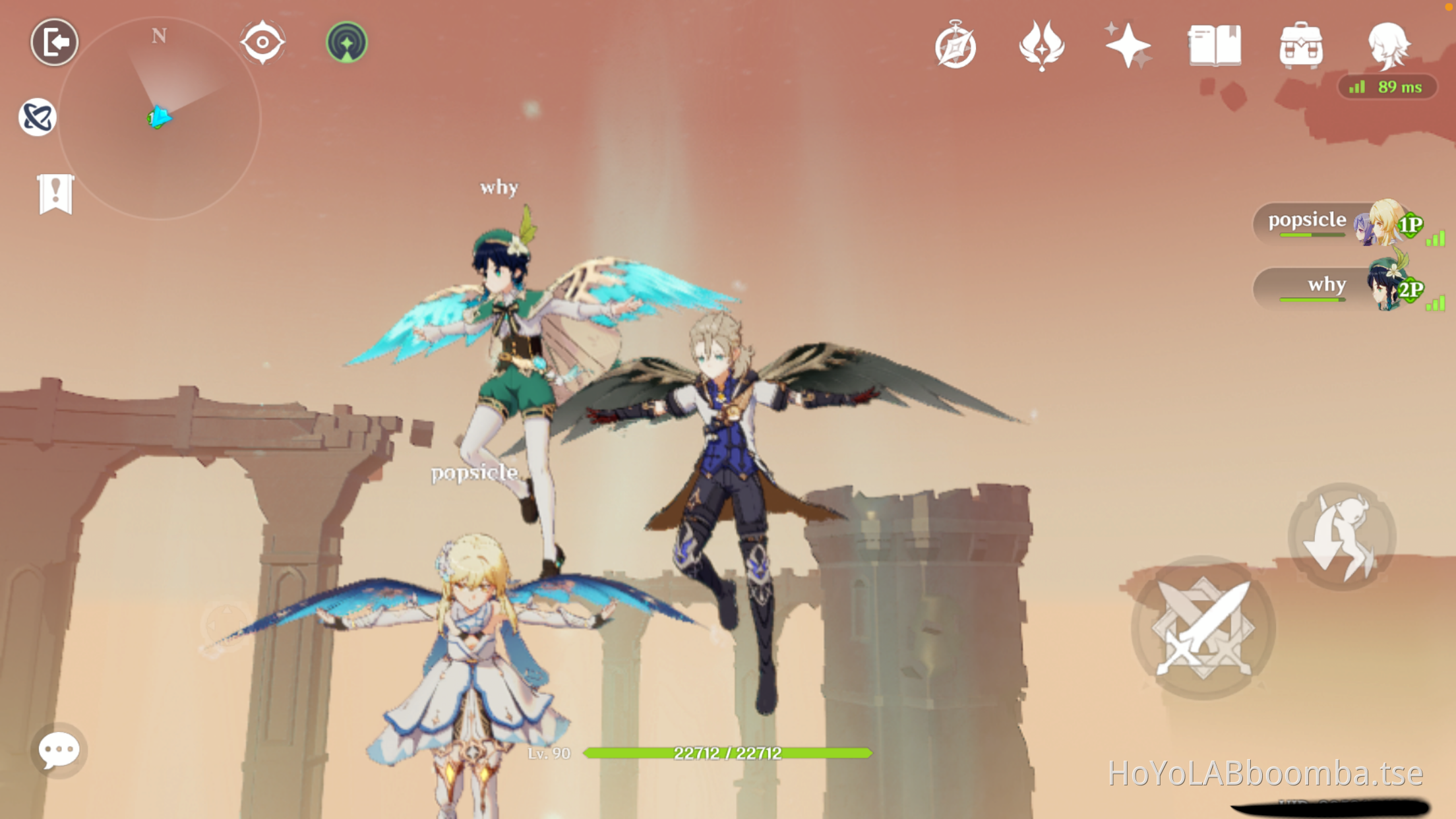This screenshot has height=819, width=1456.
Task: Open the chat bubble icon
Action: click(58, 750)
